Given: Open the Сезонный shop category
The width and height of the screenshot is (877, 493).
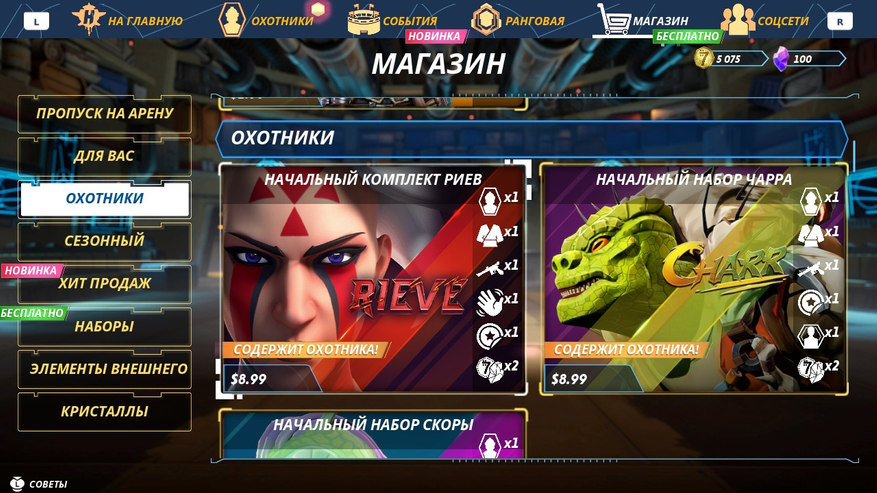Looking at the screenshot, I should coord(104,241).
